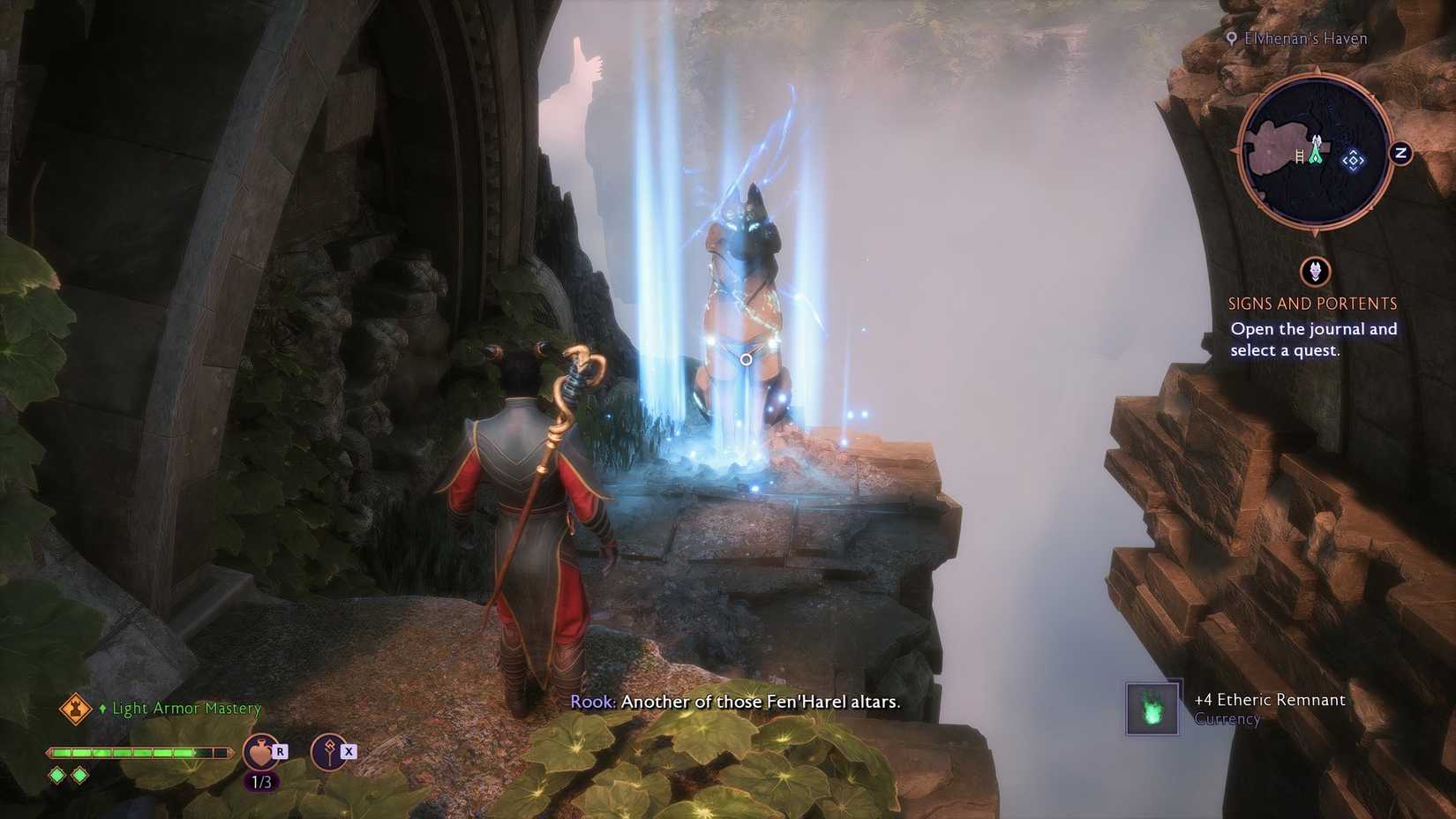The image size is (1456, 819).
Task: Click the ladder icon on the minimap
Action: pos(1299,155)
